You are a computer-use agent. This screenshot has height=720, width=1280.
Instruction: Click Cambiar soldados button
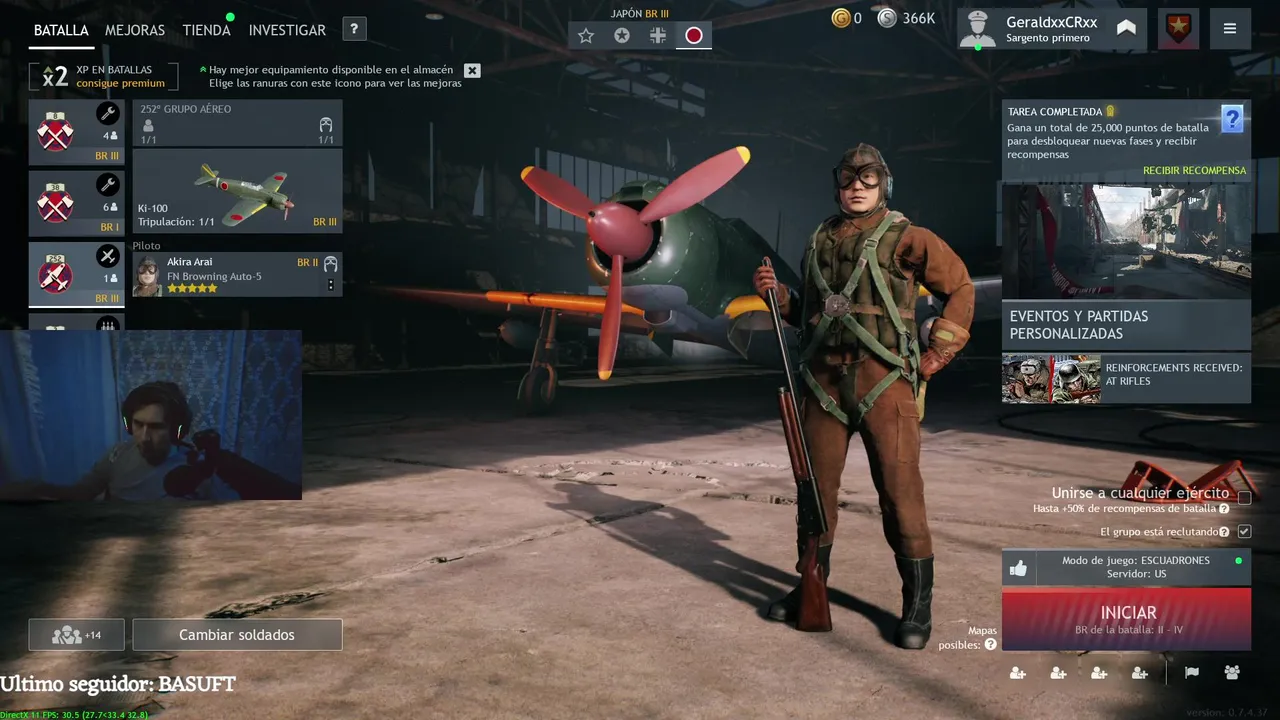(x=237, y=635)
